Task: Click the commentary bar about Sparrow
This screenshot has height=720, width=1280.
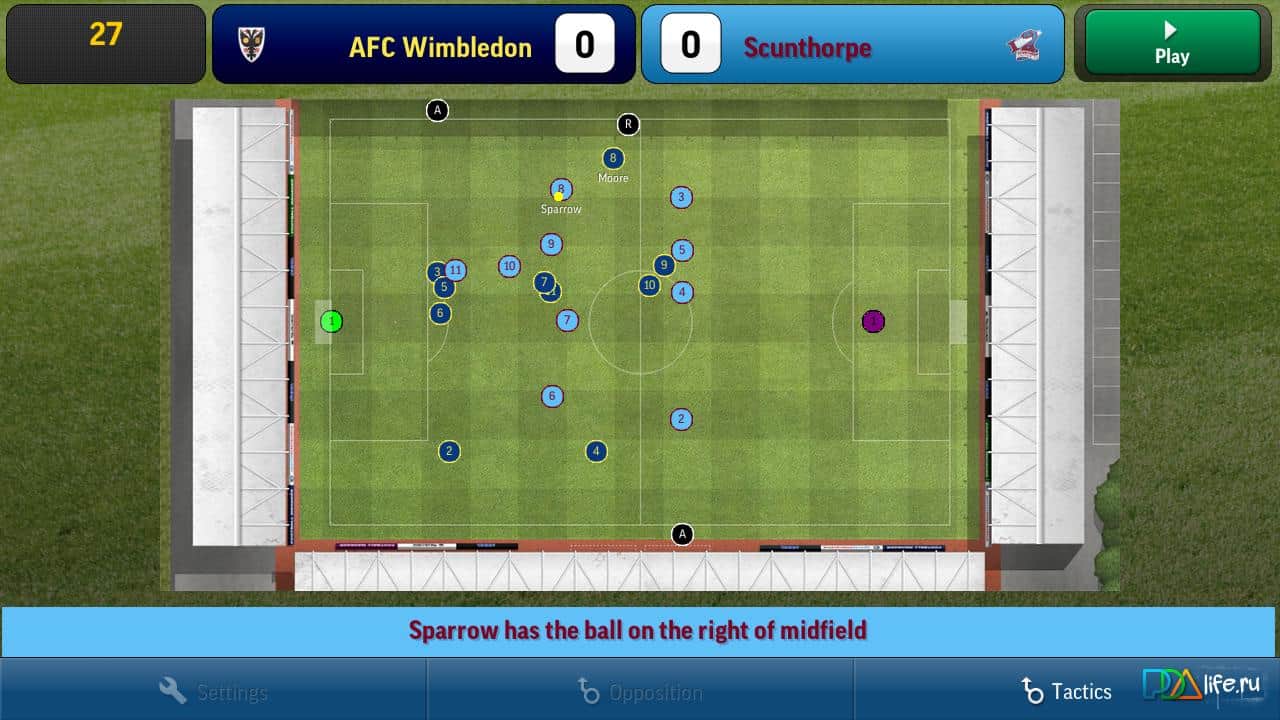Action: 640,630
